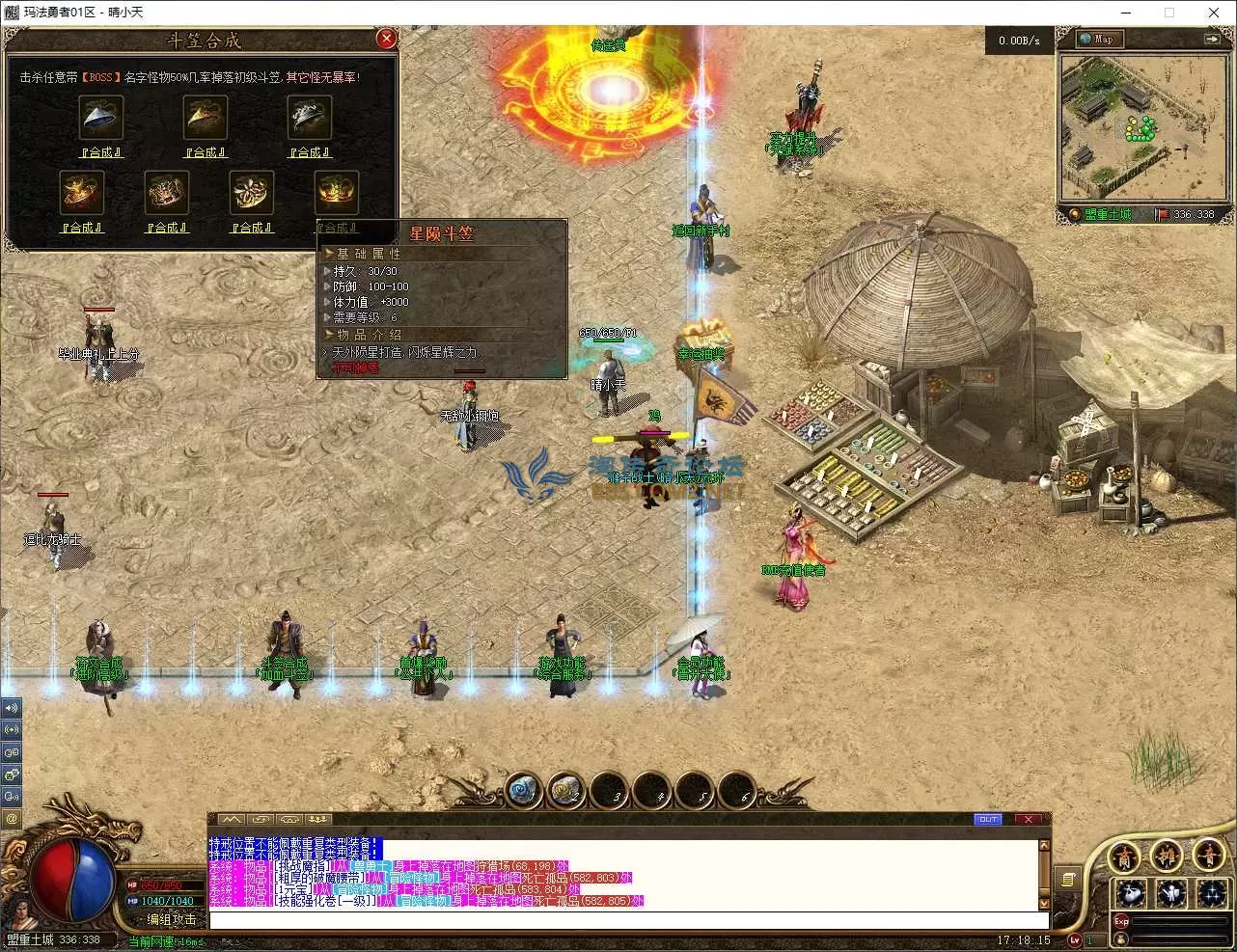Close the chat window with red X
This screenshot has height=952, width=1237.
tap(1028, 820)
